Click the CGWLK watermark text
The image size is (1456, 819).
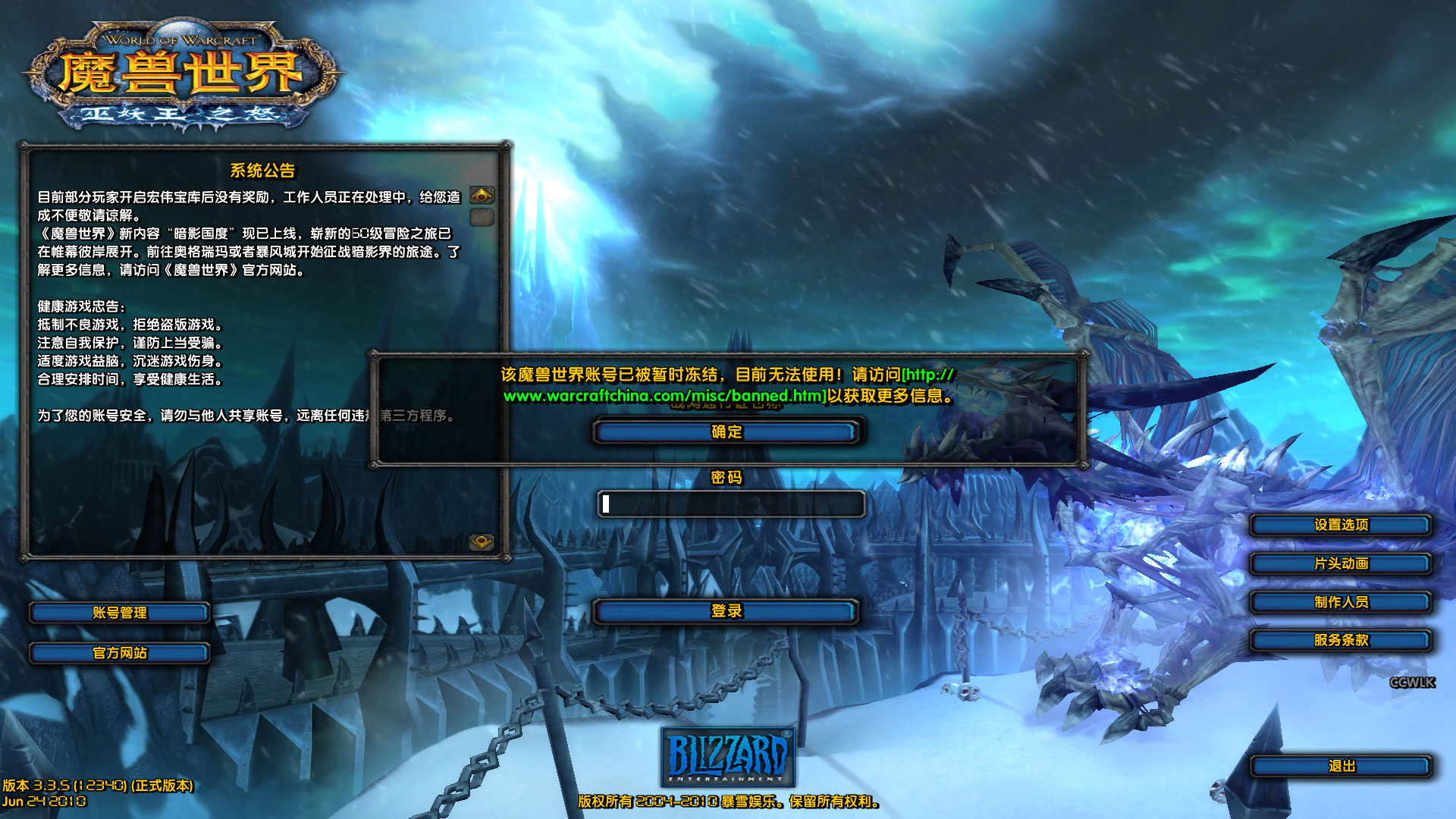pyautogui.click(x=1412, y=682)
